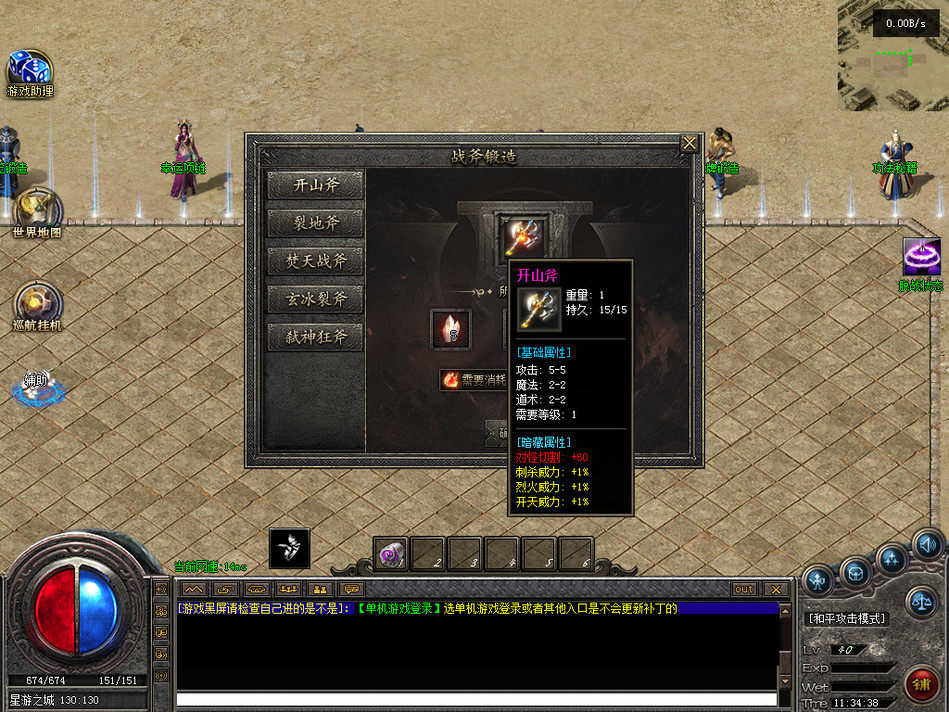Click the purple vortex icon on right edge
949x712 pixels.
[x=921, y=257]
